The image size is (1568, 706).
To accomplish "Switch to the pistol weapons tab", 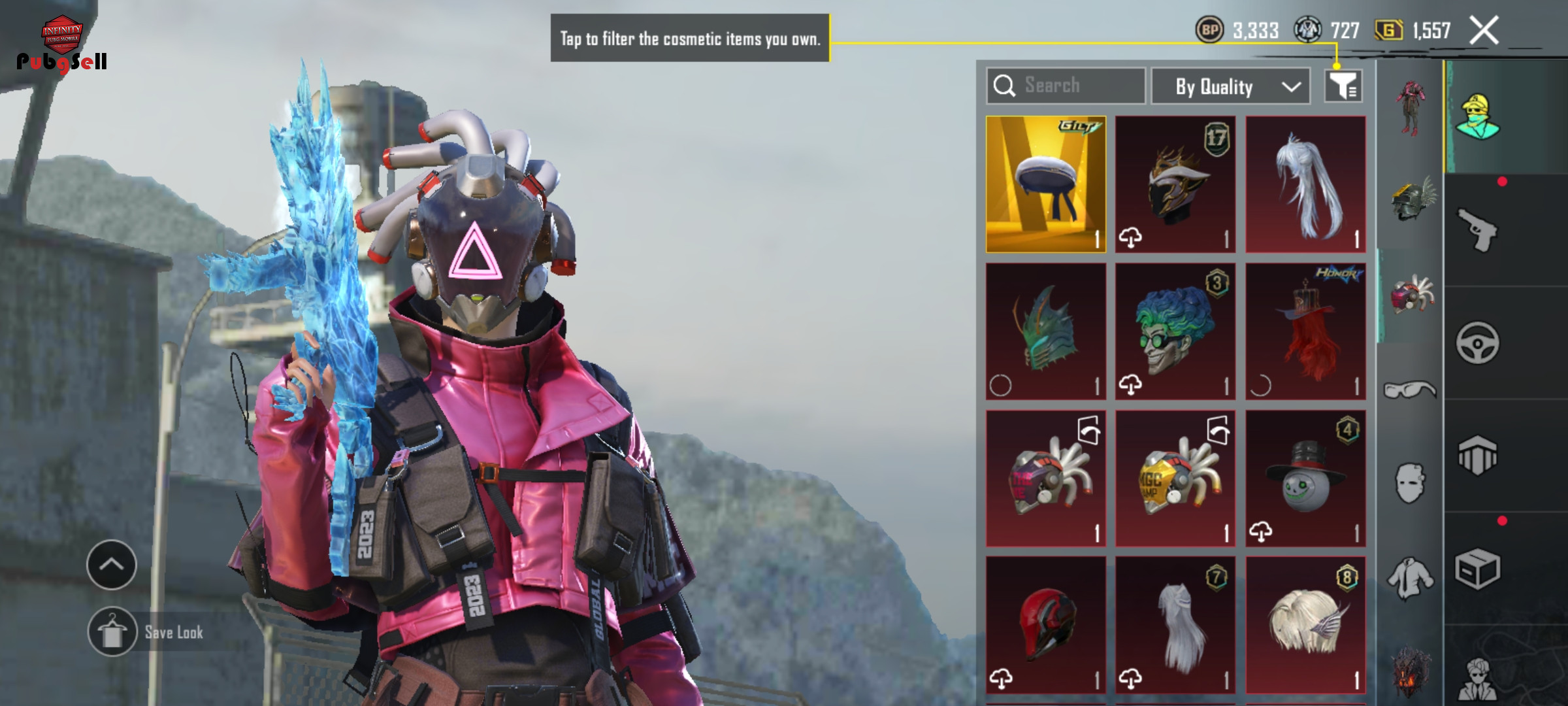I will pos(1477,230).
